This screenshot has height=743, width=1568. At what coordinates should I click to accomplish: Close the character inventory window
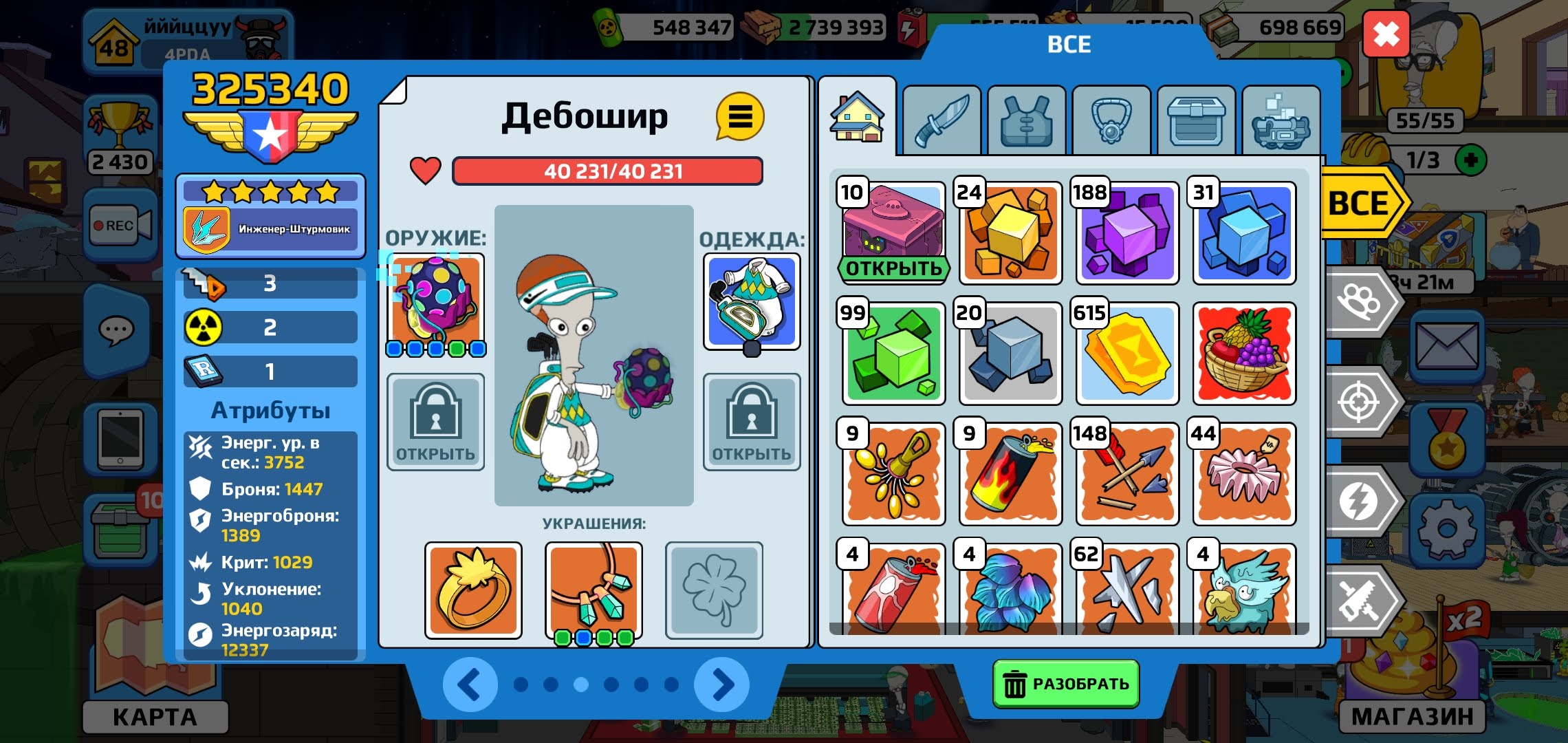point(1385,34)
